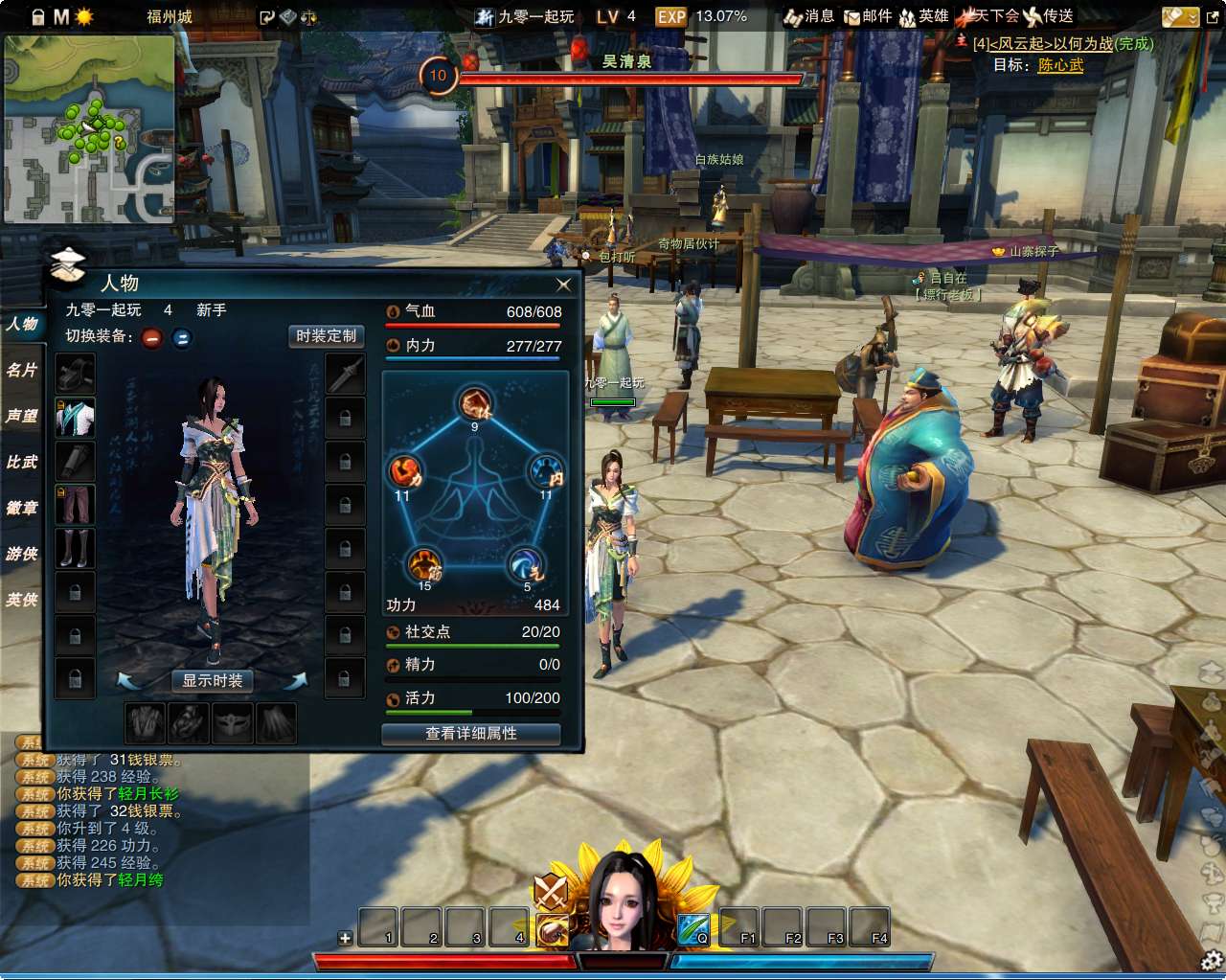The width and height of the screenshot is (1226, 980).
Task: Open the 比武 tab
Action: point(22,462)
